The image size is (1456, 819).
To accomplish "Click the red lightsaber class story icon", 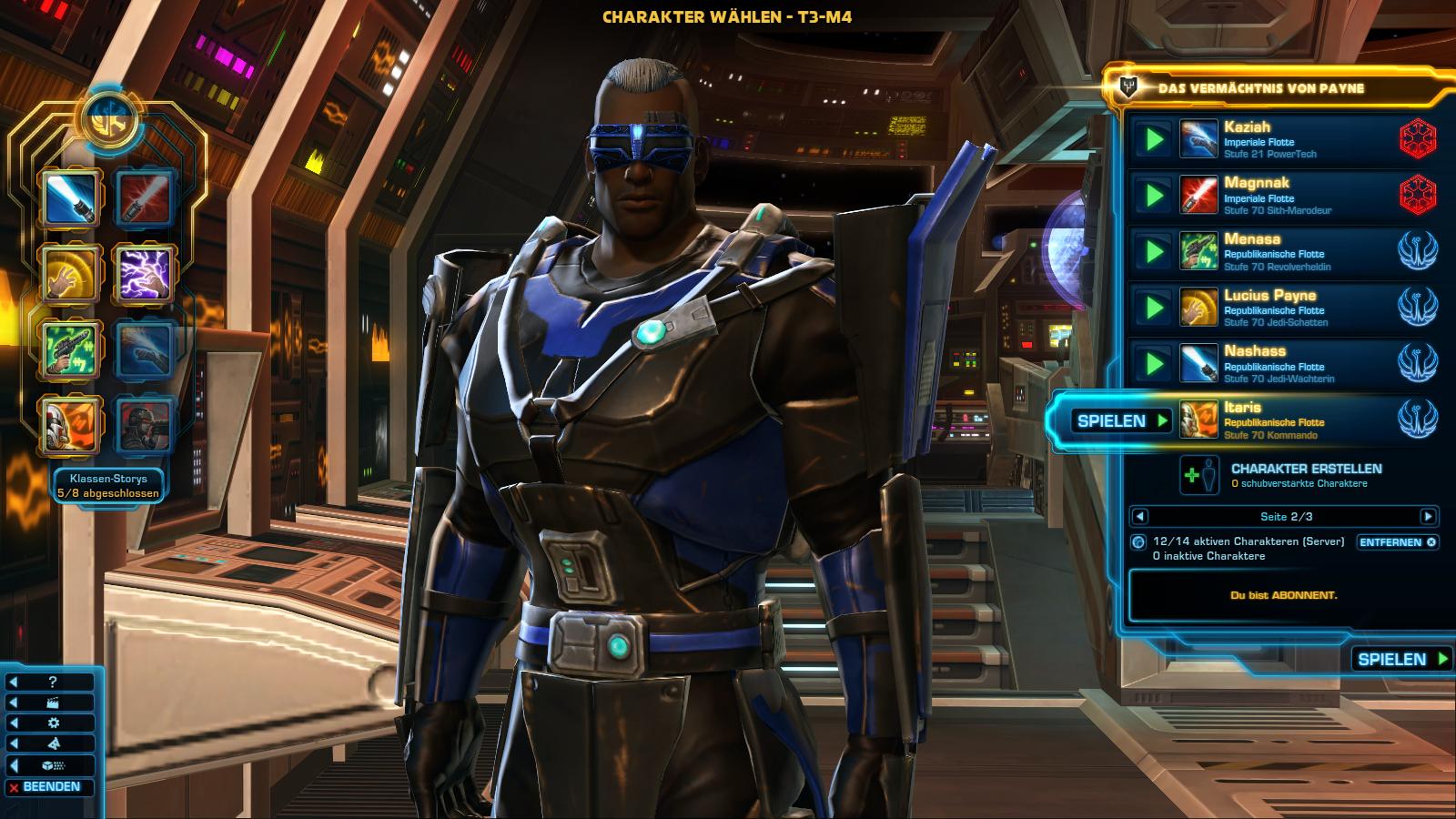I will 145,198.
